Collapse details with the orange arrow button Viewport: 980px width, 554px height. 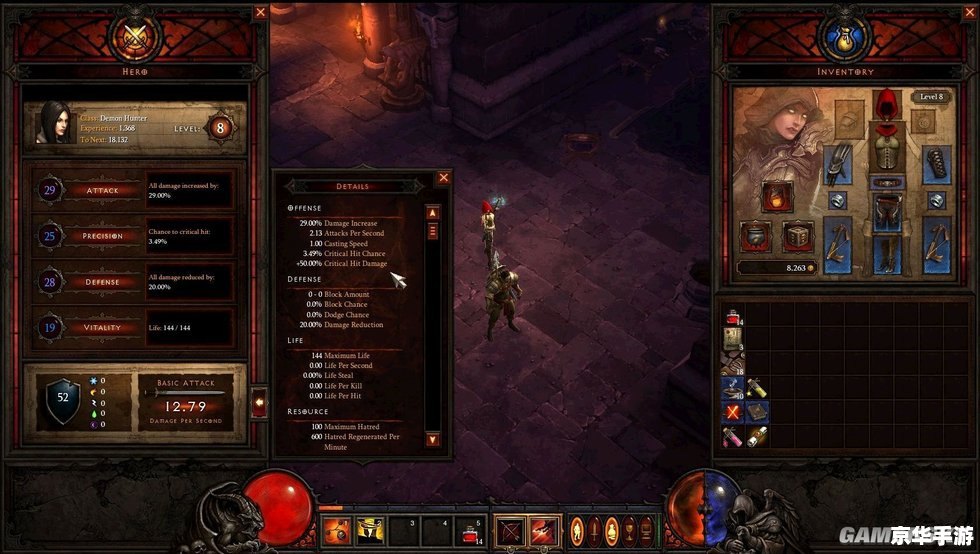(x=260, y=402)
